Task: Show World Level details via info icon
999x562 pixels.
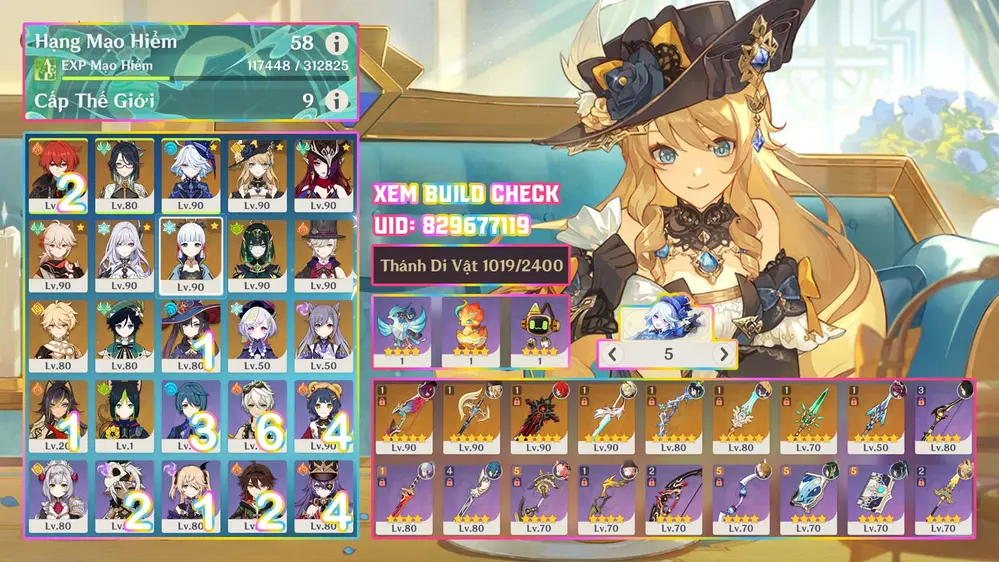Action: click(338, 100)
